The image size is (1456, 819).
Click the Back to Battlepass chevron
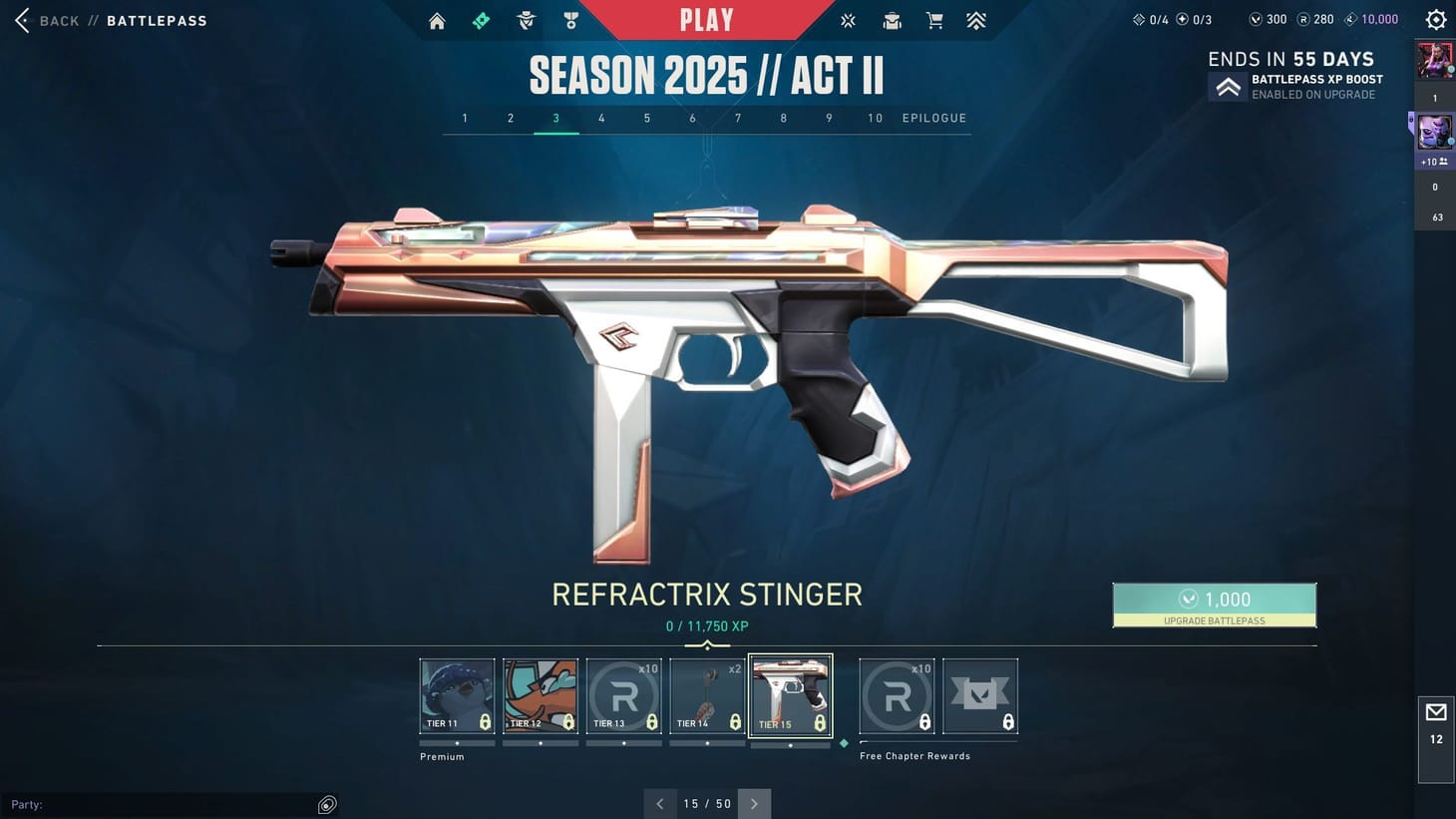tap(20, 19)
